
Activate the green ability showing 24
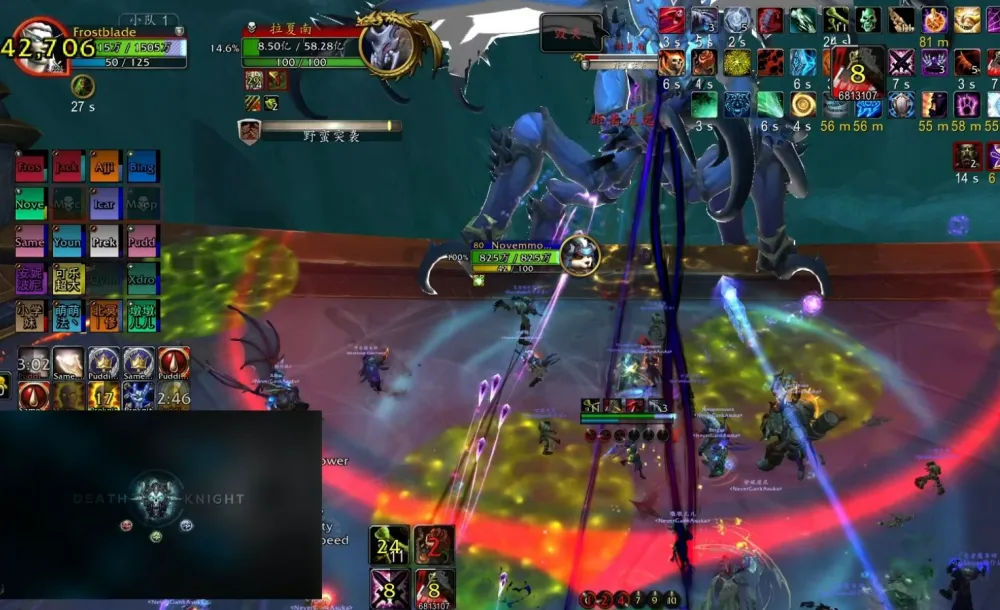(x=389, y=545)
